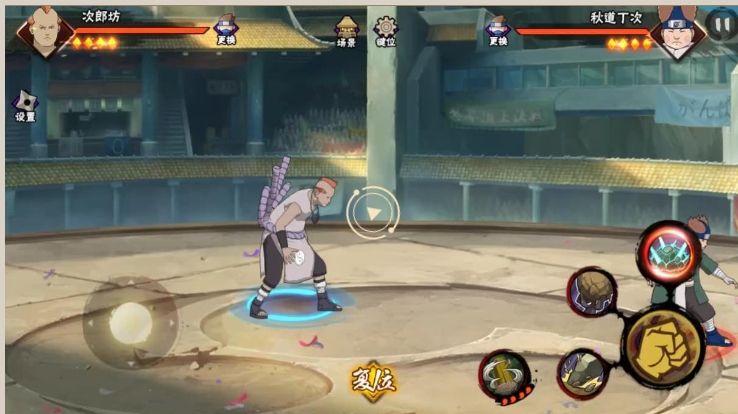This screenshot has width=738, height=414.
Task: Open the 场景 scene selector
Action: (x=346, y=30)
